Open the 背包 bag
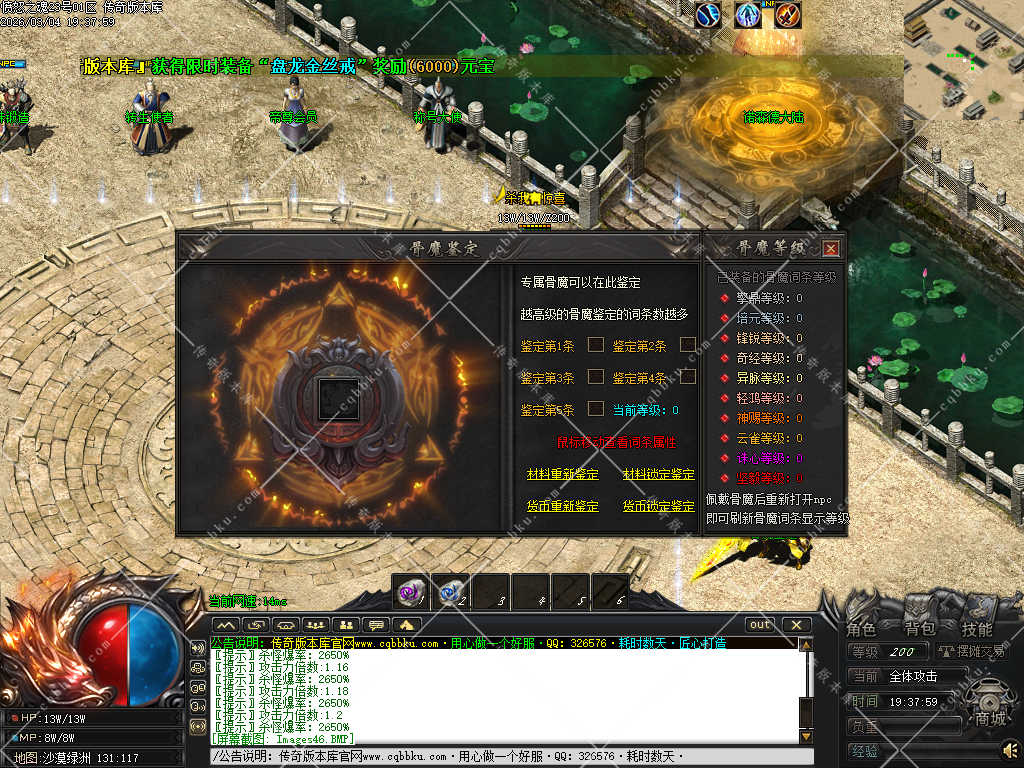The width and height of the screenshot is (1024, 768). tap(919, 629)
